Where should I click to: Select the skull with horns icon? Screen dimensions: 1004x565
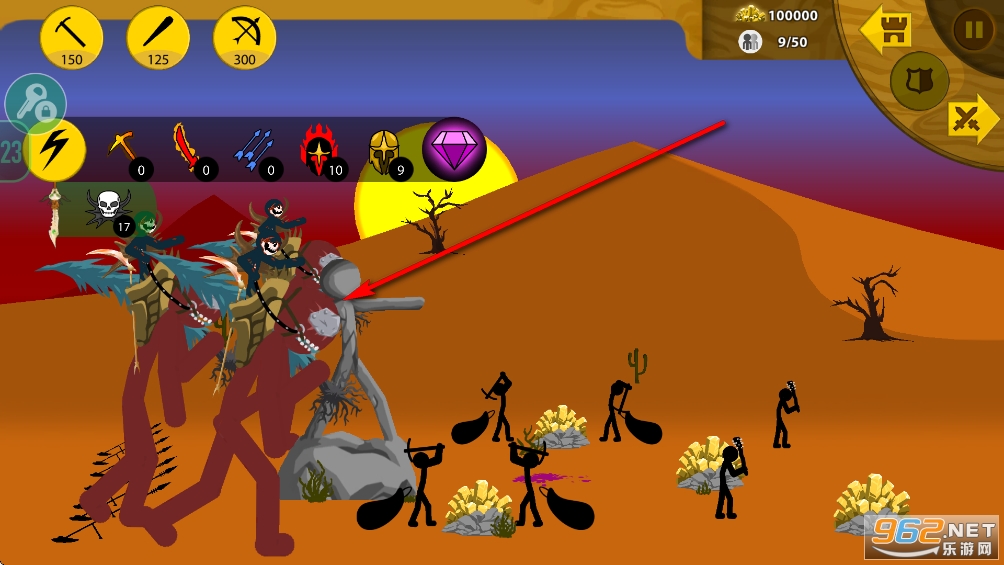click(x=108, y=209)
